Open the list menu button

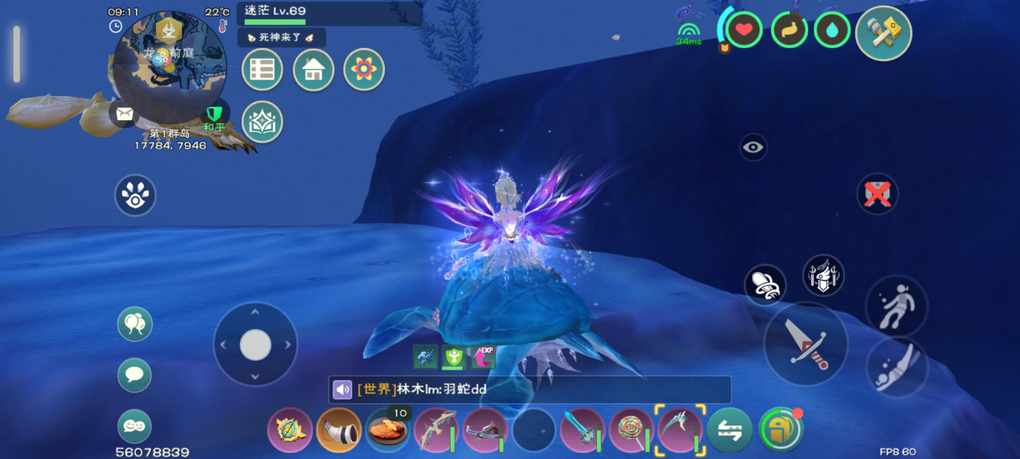tap(262, 69)
